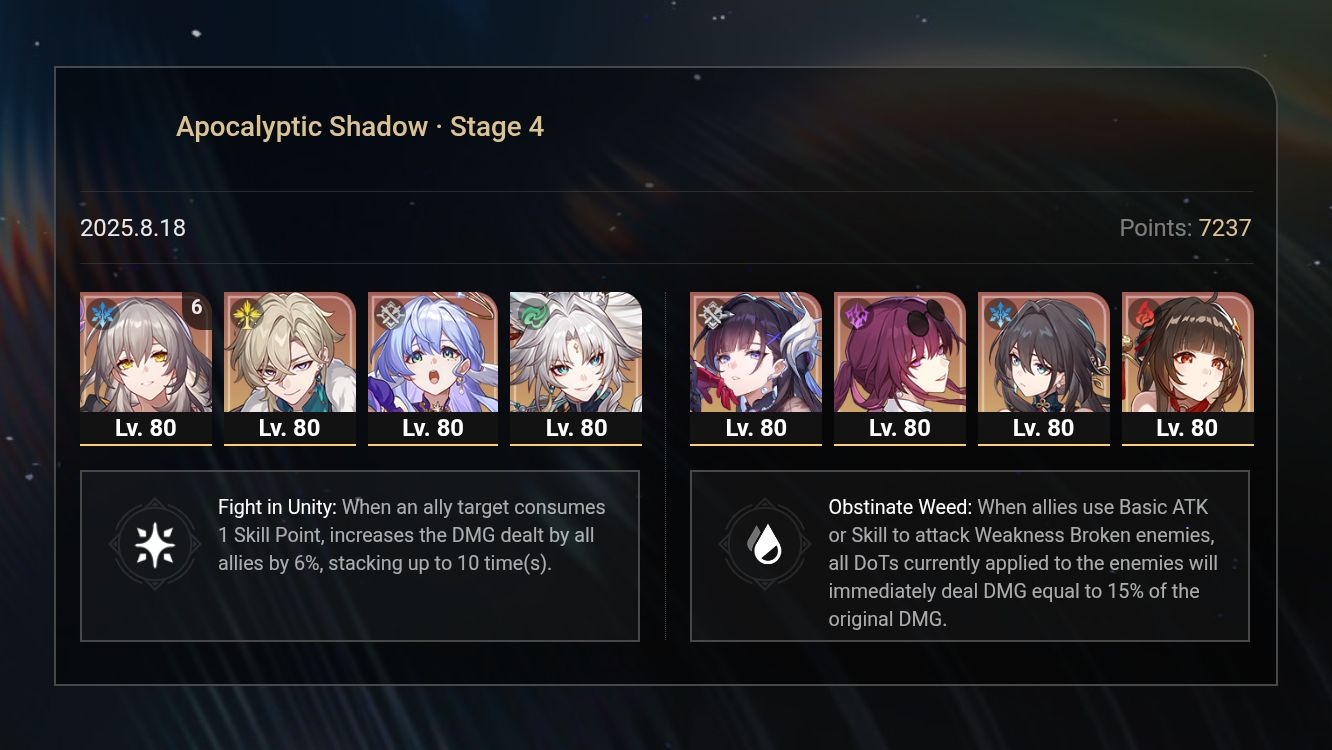Click the 2025.8.18 date label
Viewport: 1332px width, 750px height.
pyautogui.click(x=133, y=228)
